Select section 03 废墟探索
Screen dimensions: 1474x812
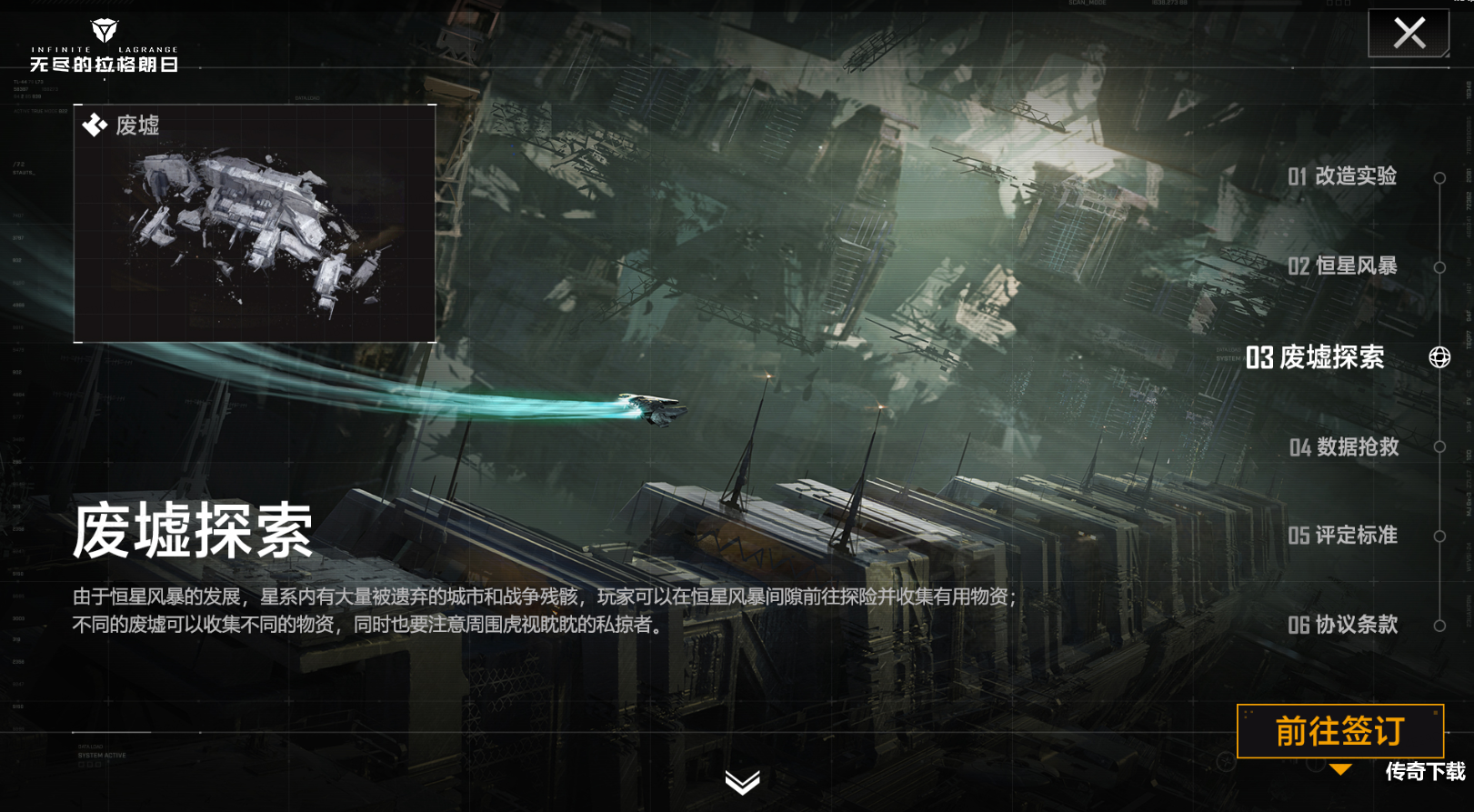click(1315, 357)
